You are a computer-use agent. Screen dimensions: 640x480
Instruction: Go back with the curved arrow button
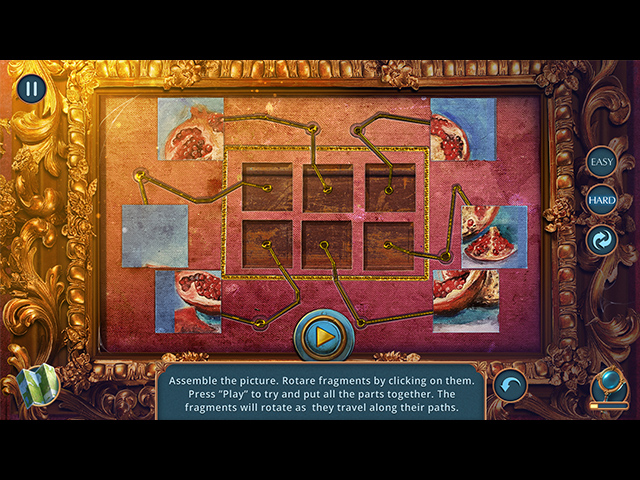coord(511,384)
